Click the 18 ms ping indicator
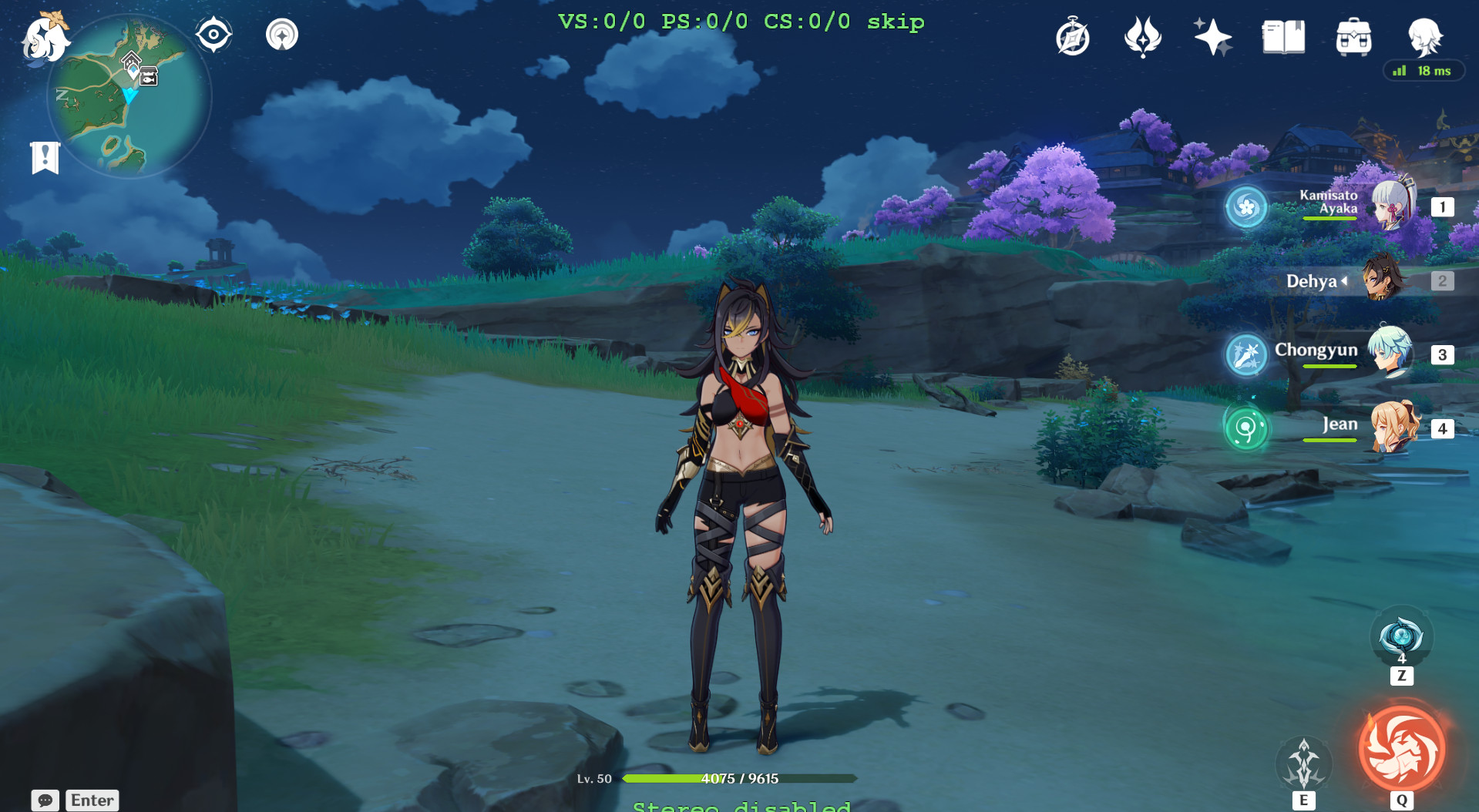The height and width of the screenshot is (812, 1479). point(1423,71)
